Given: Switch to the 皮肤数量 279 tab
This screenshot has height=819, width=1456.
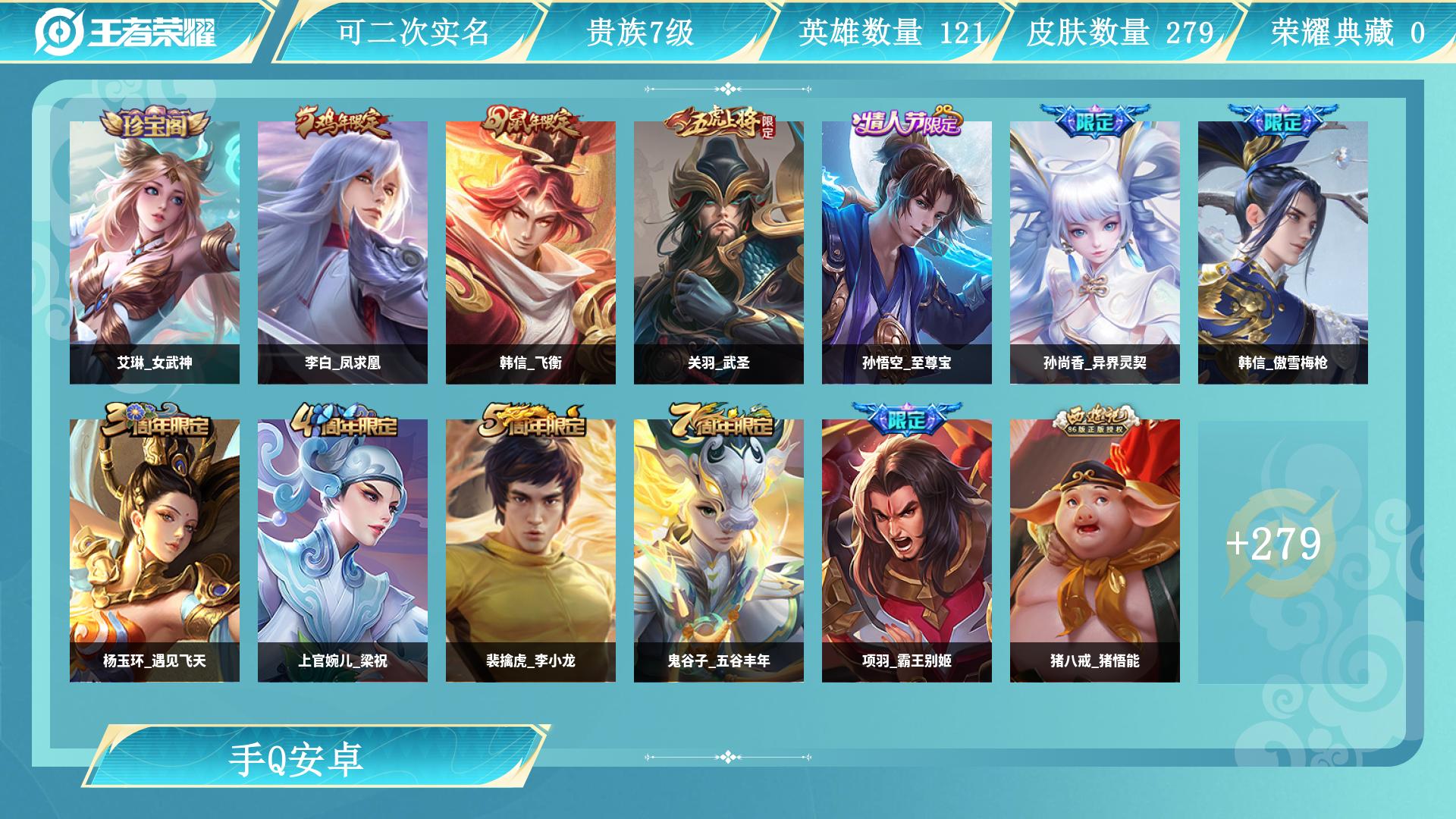Looking at the screenshot, I should [x=1121, y=31].
